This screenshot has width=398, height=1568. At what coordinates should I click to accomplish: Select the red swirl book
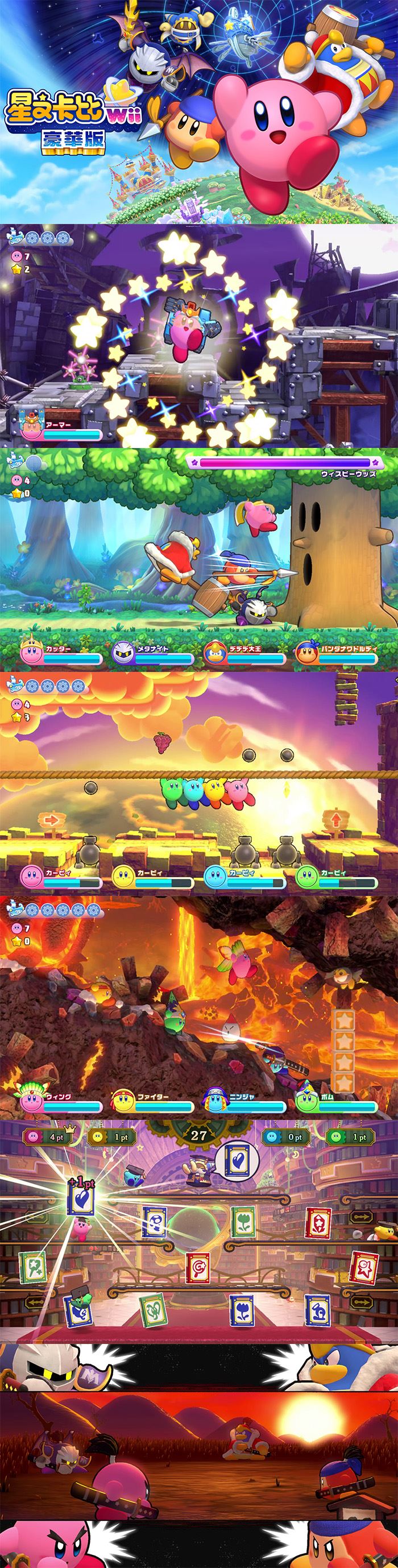click(197, 1268)
